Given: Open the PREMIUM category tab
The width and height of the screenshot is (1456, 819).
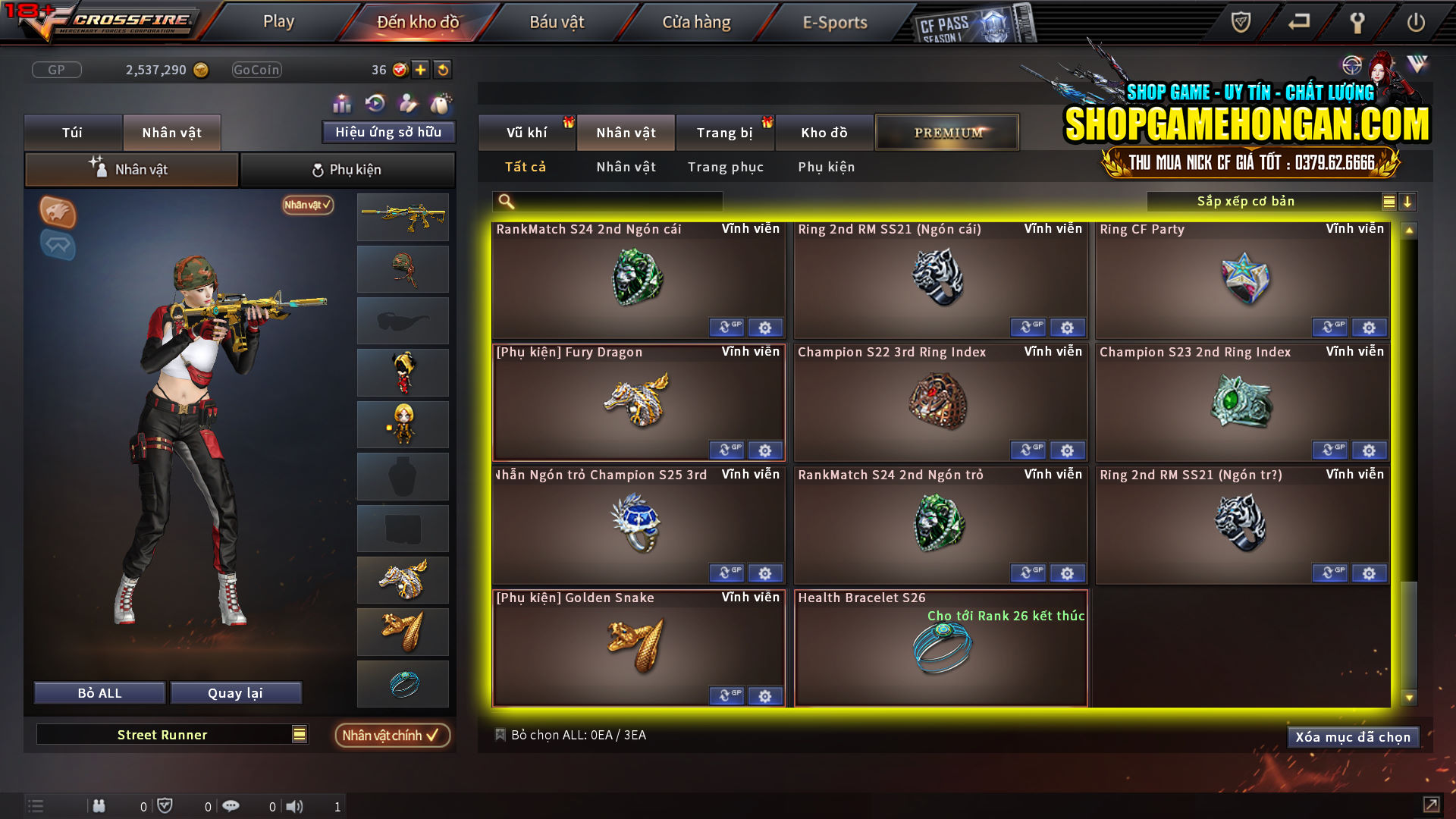Looking at the screenshot, I should point(946,131).
